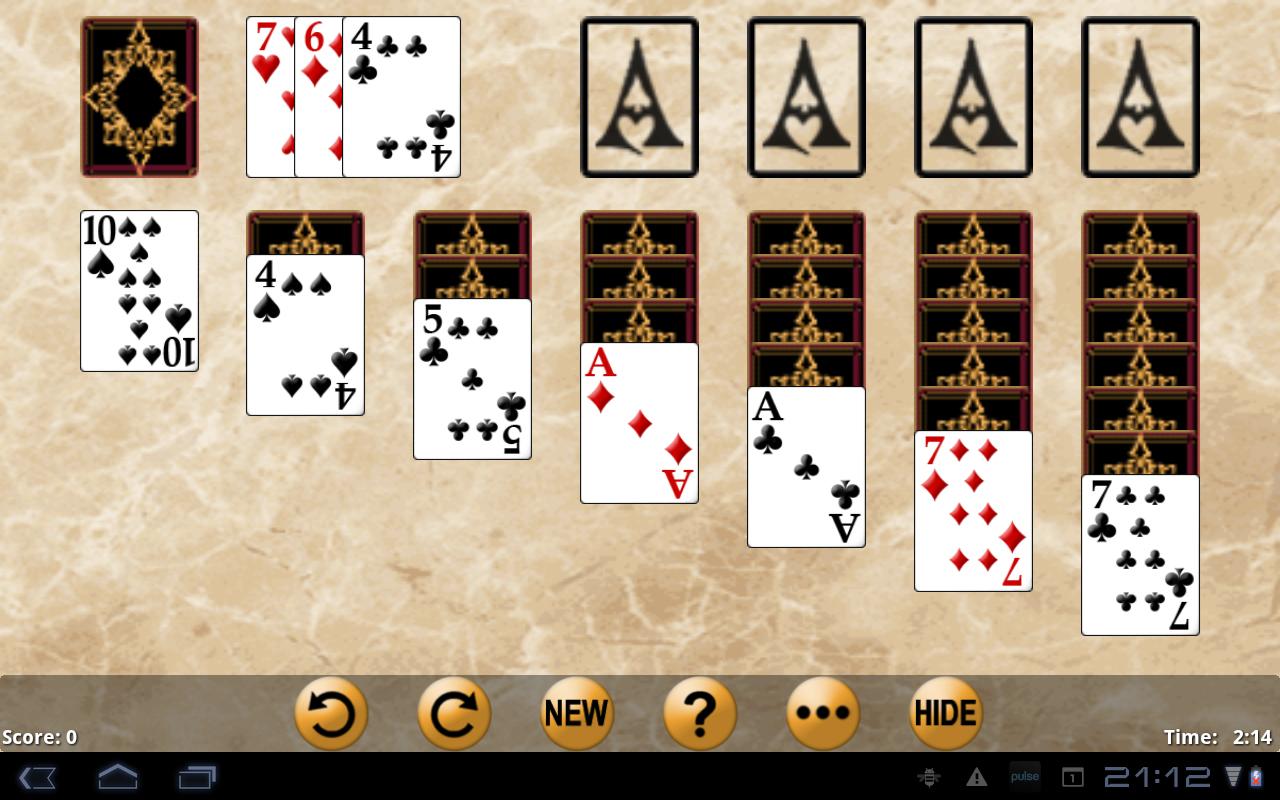The image size is (1280, 800).
Task: Tap the leftmost empty foundation slot
Action: coord(639,96)
